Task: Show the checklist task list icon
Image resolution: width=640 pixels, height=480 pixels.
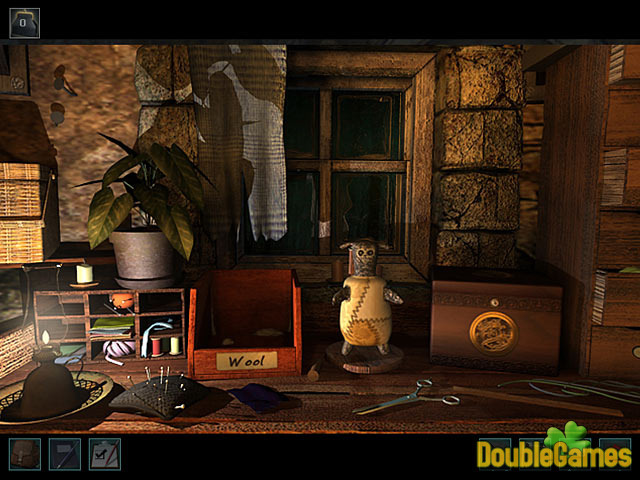Action: 104,454
